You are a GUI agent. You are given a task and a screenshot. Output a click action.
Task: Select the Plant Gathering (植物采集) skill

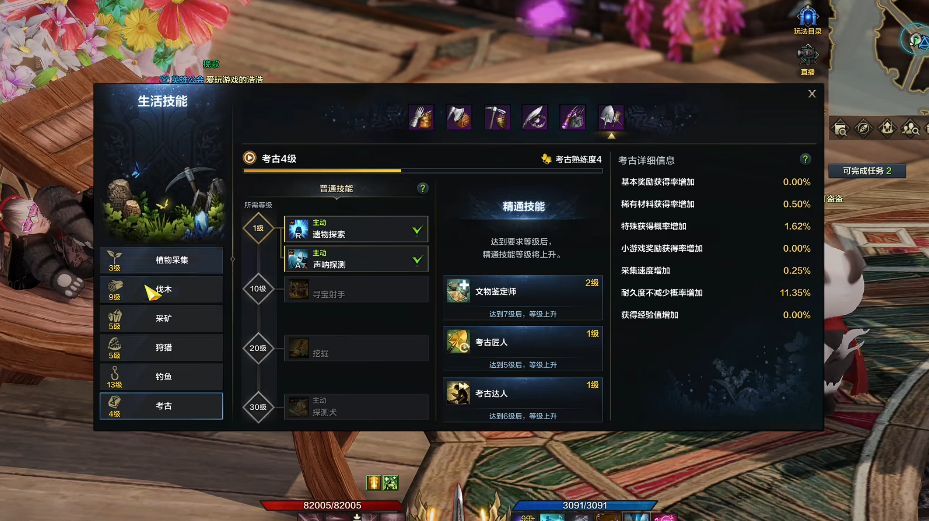coord(161,260)
